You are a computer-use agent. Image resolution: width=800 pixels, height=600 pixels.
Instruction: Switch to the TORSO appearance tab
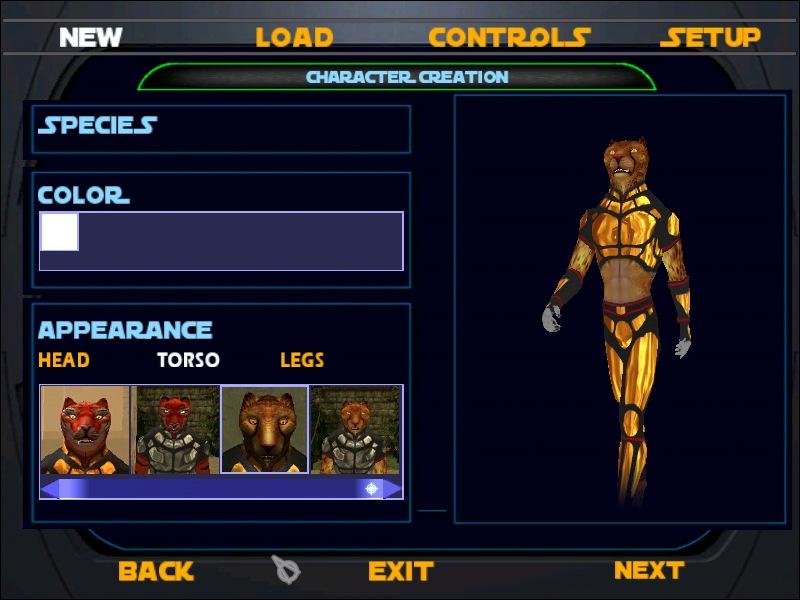[x=188, y=360]
